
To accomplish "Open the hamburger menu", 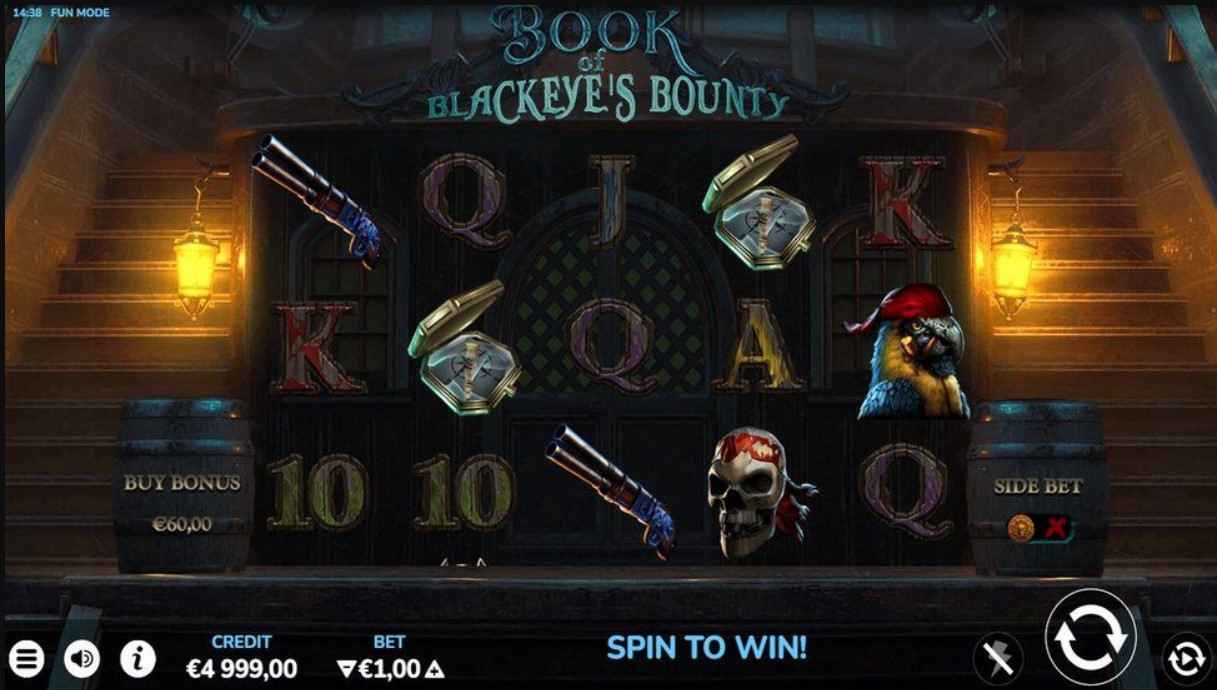I will (x=28, y=659).
